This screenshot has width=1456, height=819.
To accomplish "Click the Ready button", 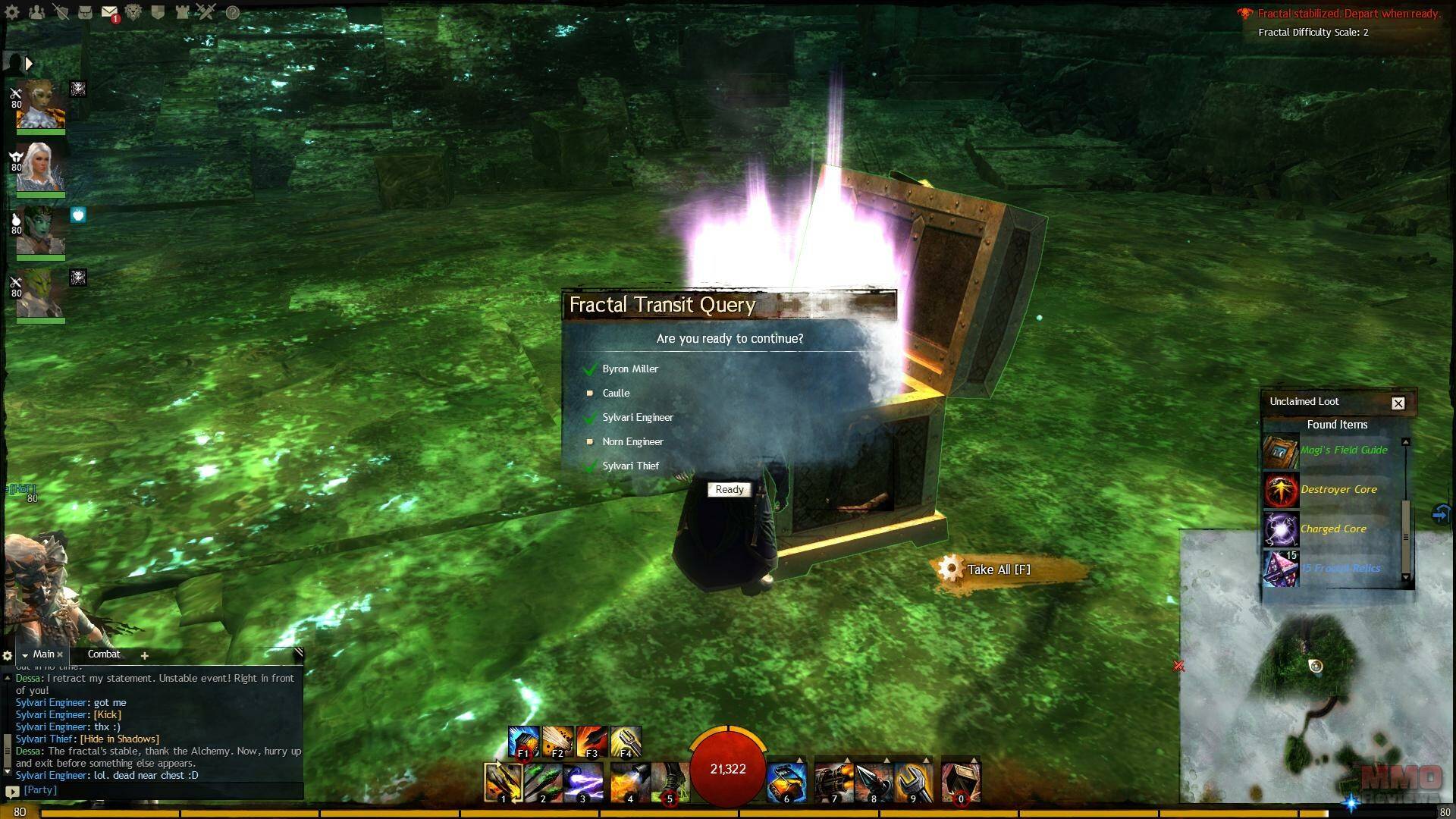I will 730,490.
